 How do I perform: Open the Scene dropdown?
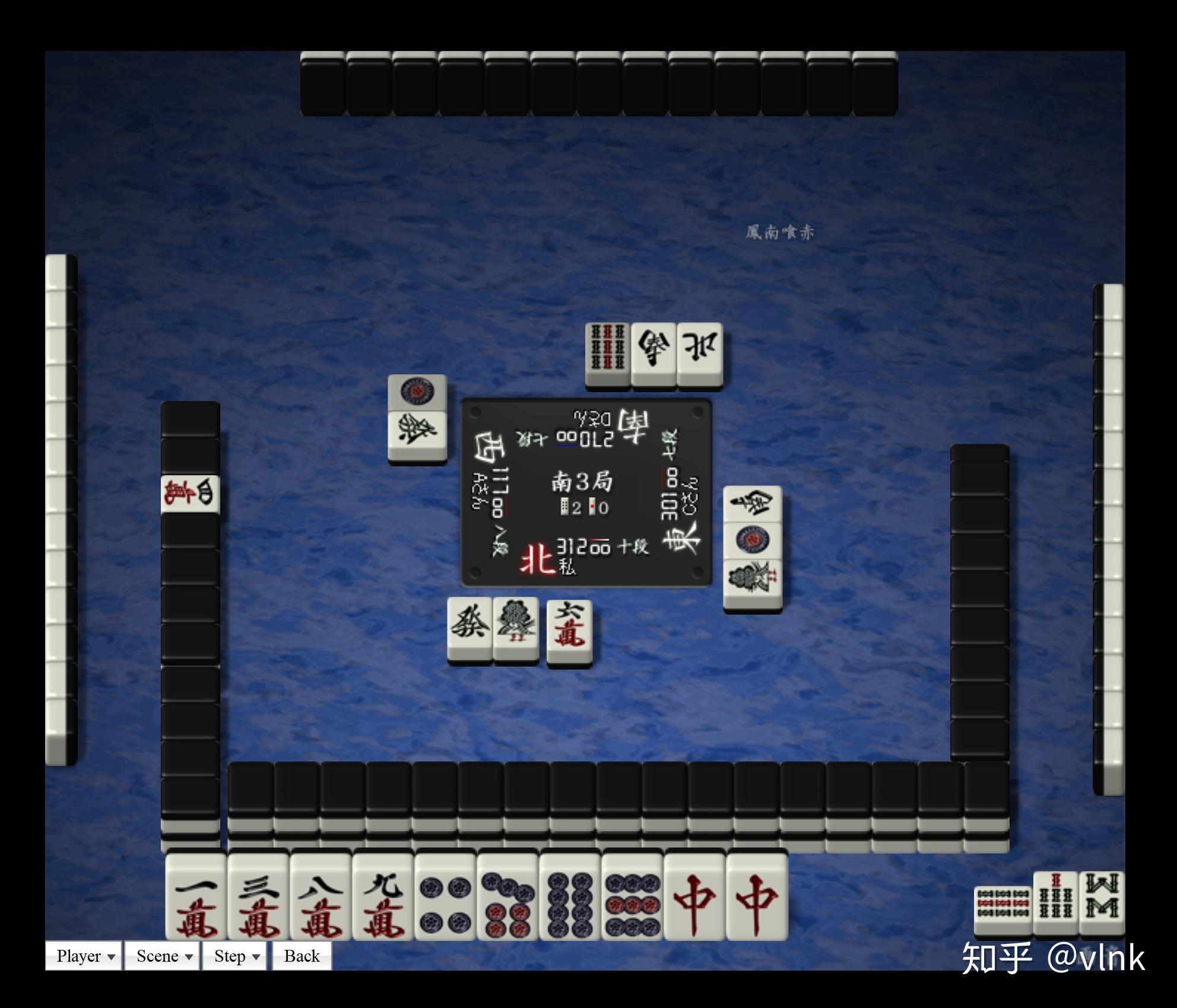click(x=162, y=956)
